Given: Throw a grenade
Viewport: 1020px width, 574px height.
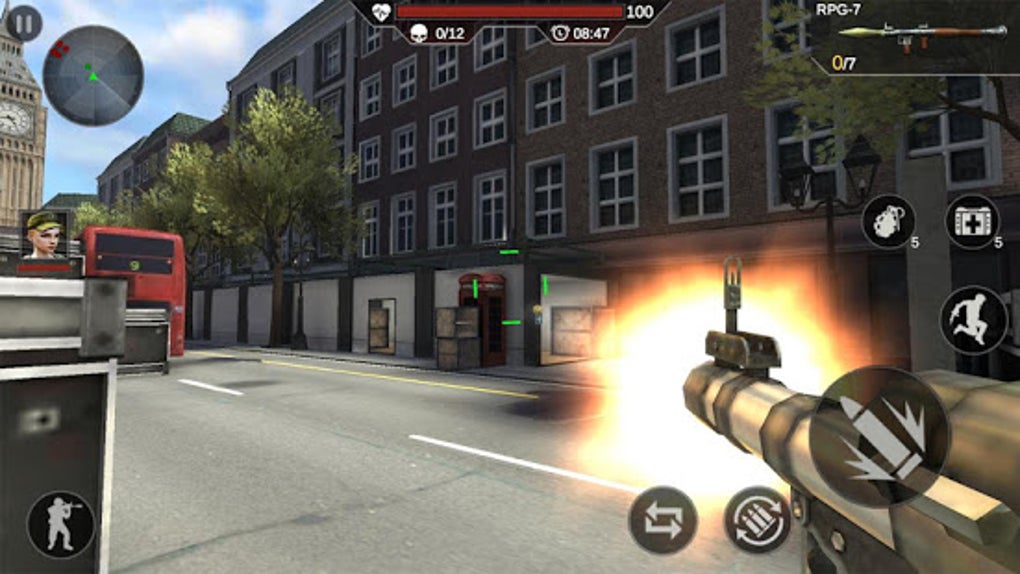Looking at the screenshot, I should coord(888,221).
